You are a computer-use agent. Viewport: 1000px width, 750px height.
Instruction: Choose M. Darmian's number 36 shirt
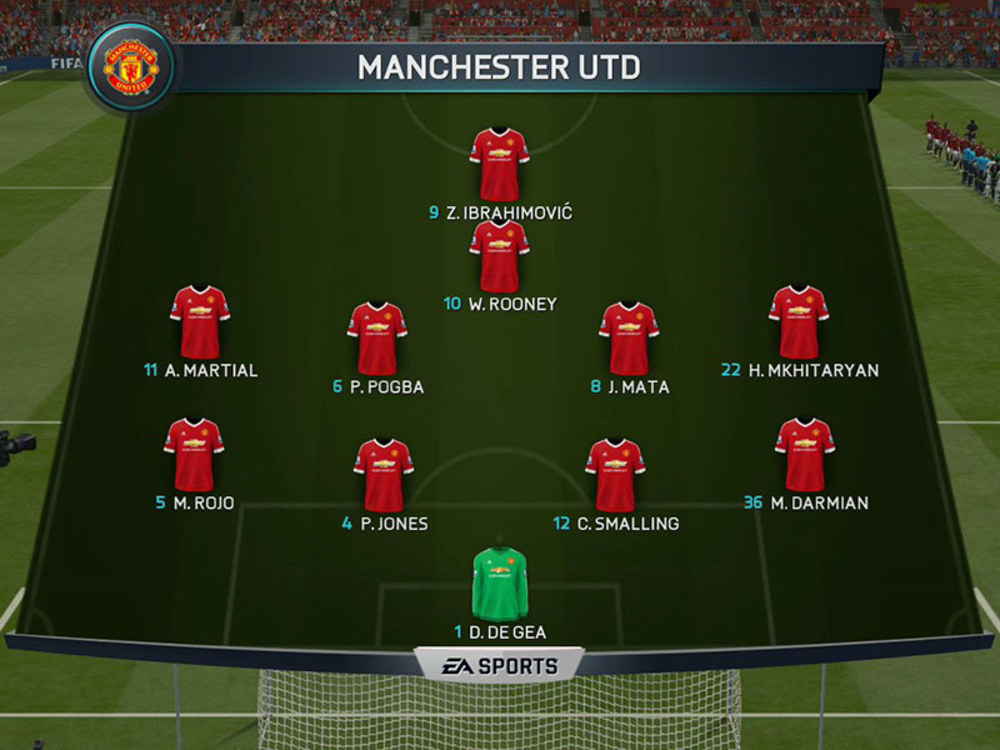click(x=804, y=454)
